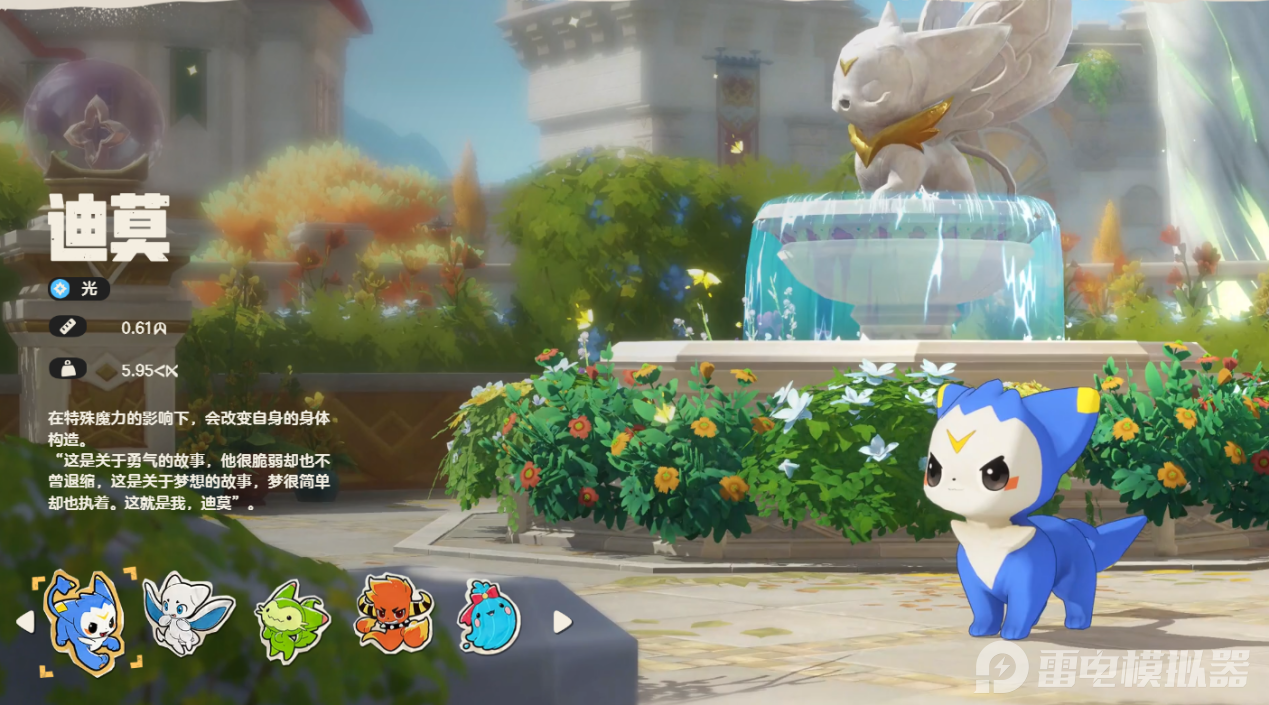Select the blue Dimo character sticker
This screenshot has height=705, width=1269.
85,621
